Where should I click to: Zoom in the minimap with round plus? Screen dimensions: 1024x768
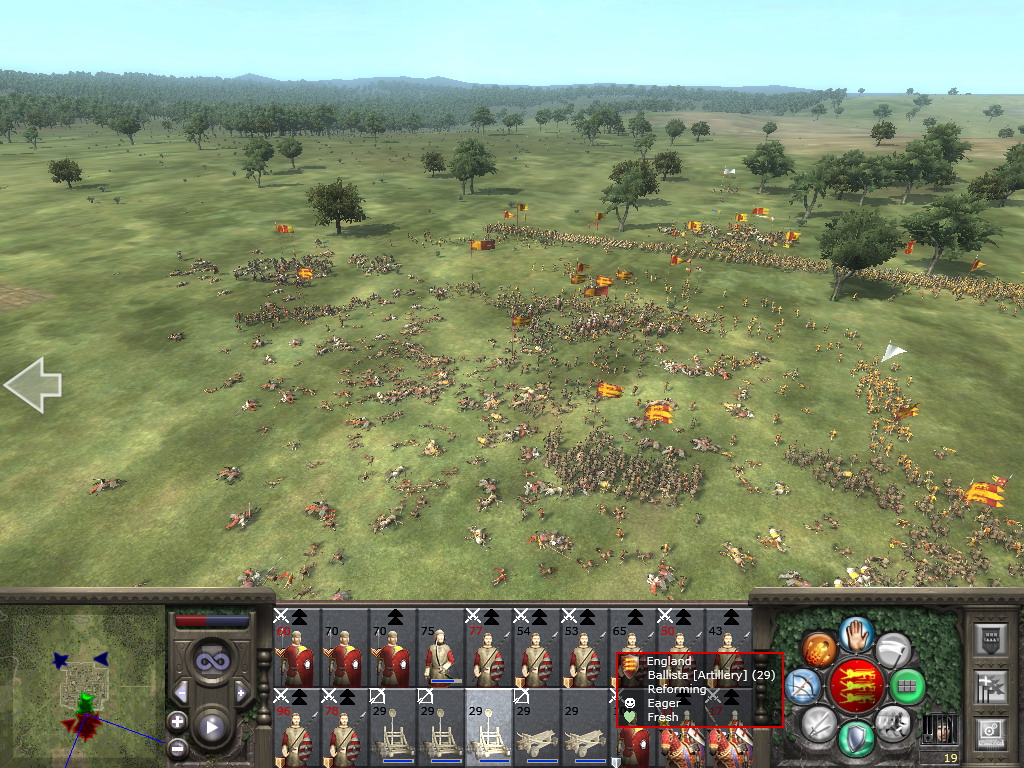point(177,720)
